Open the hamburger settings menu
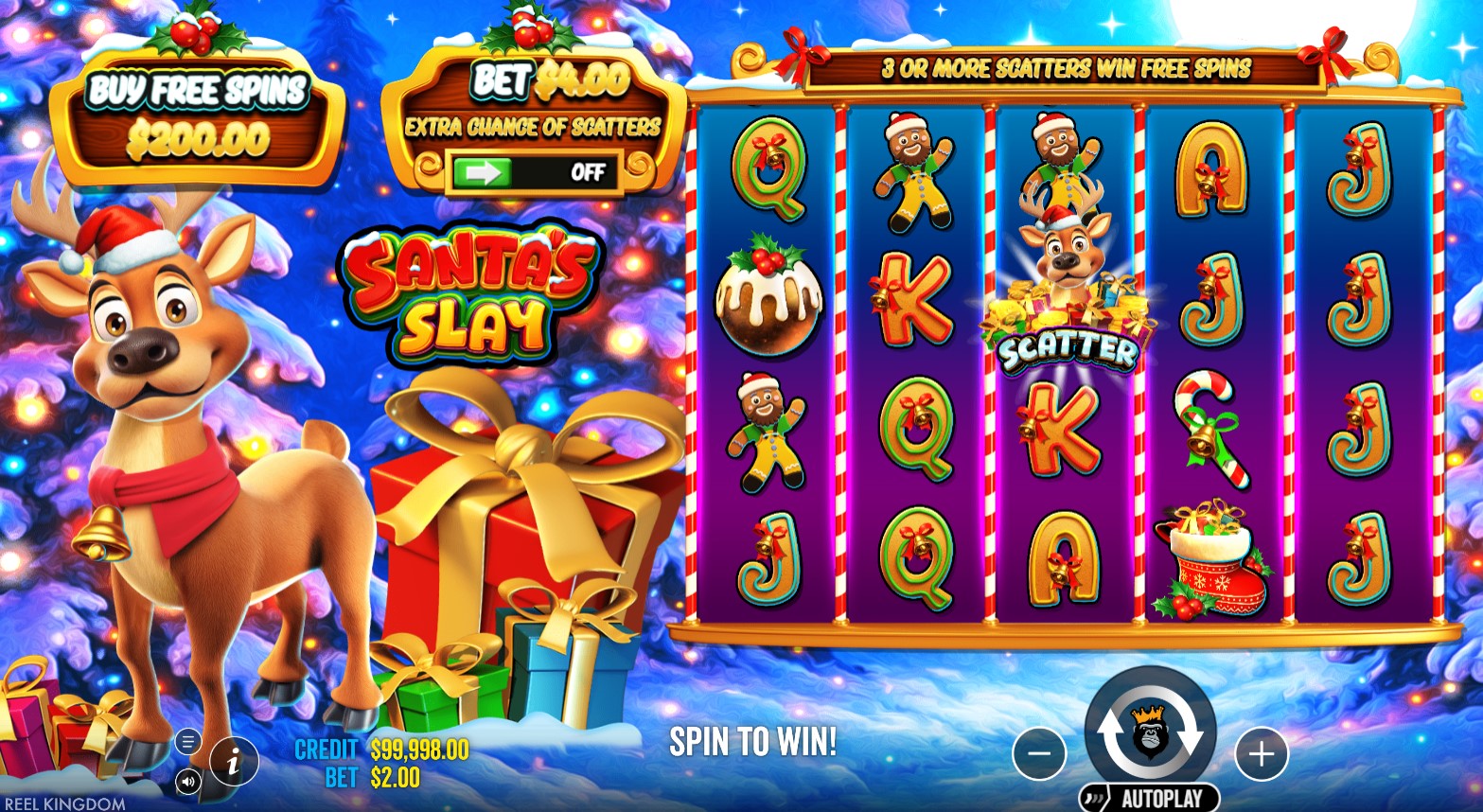 (187, 741)
